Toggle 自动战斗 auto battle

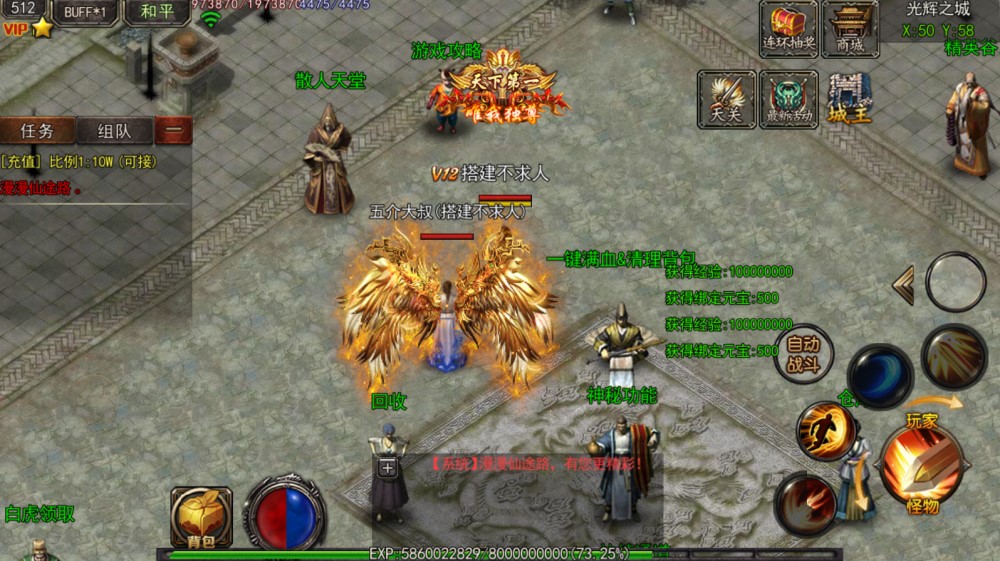803,354
